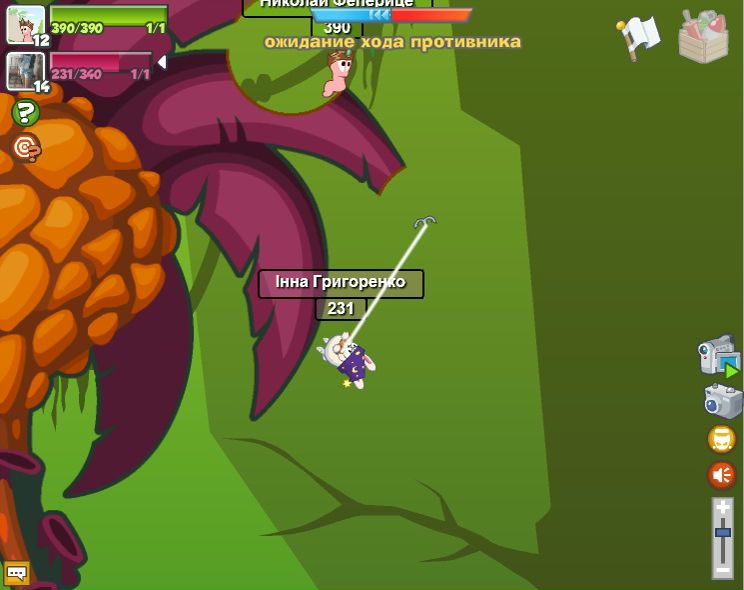Zoom out with the minus button
Image resolution: width=744 pixels, height=590 pixels.
click(x=722, y=569)
